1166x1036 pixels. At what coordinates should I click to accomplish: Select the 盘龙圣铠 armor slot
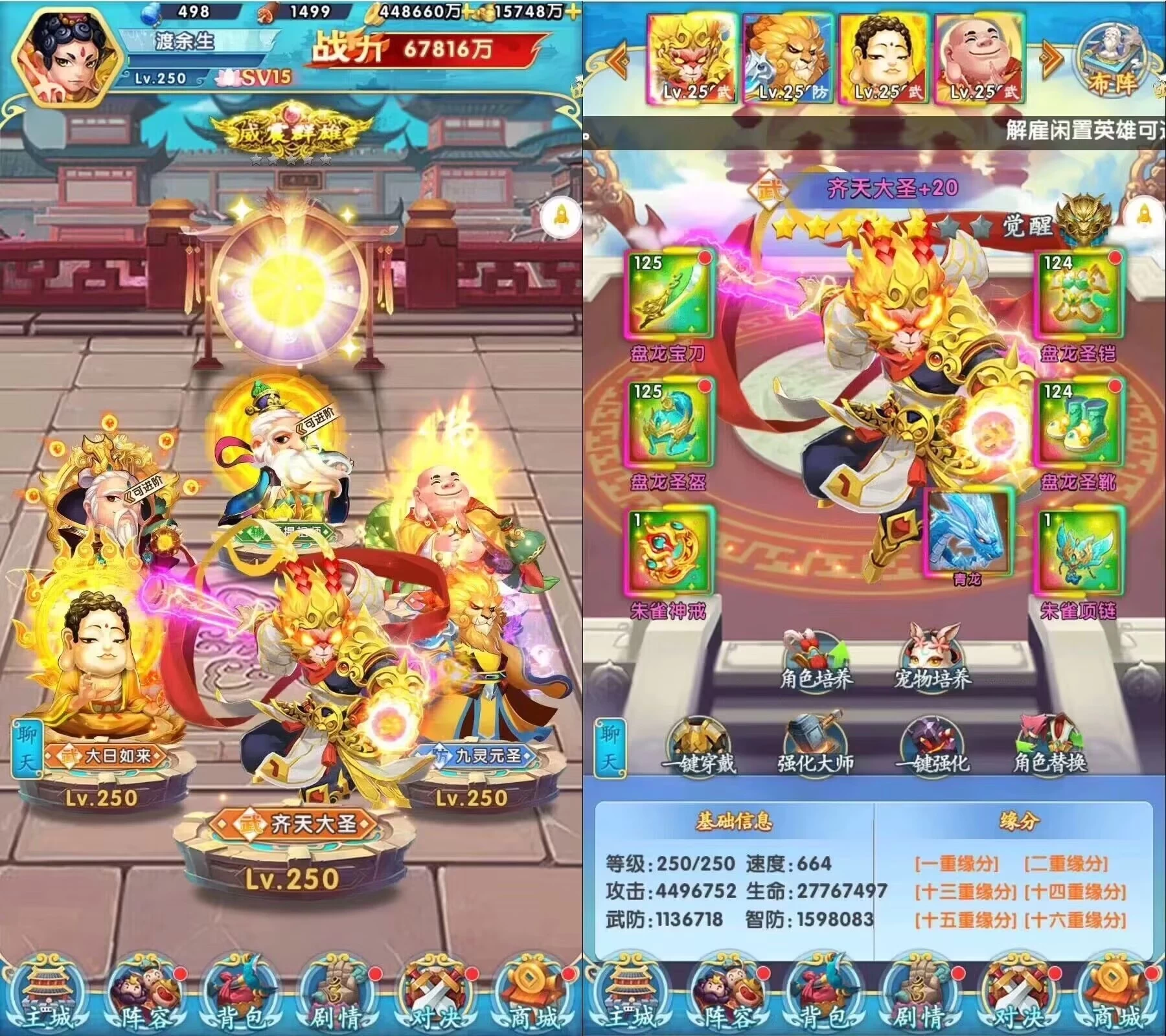tap(1077, 293)
